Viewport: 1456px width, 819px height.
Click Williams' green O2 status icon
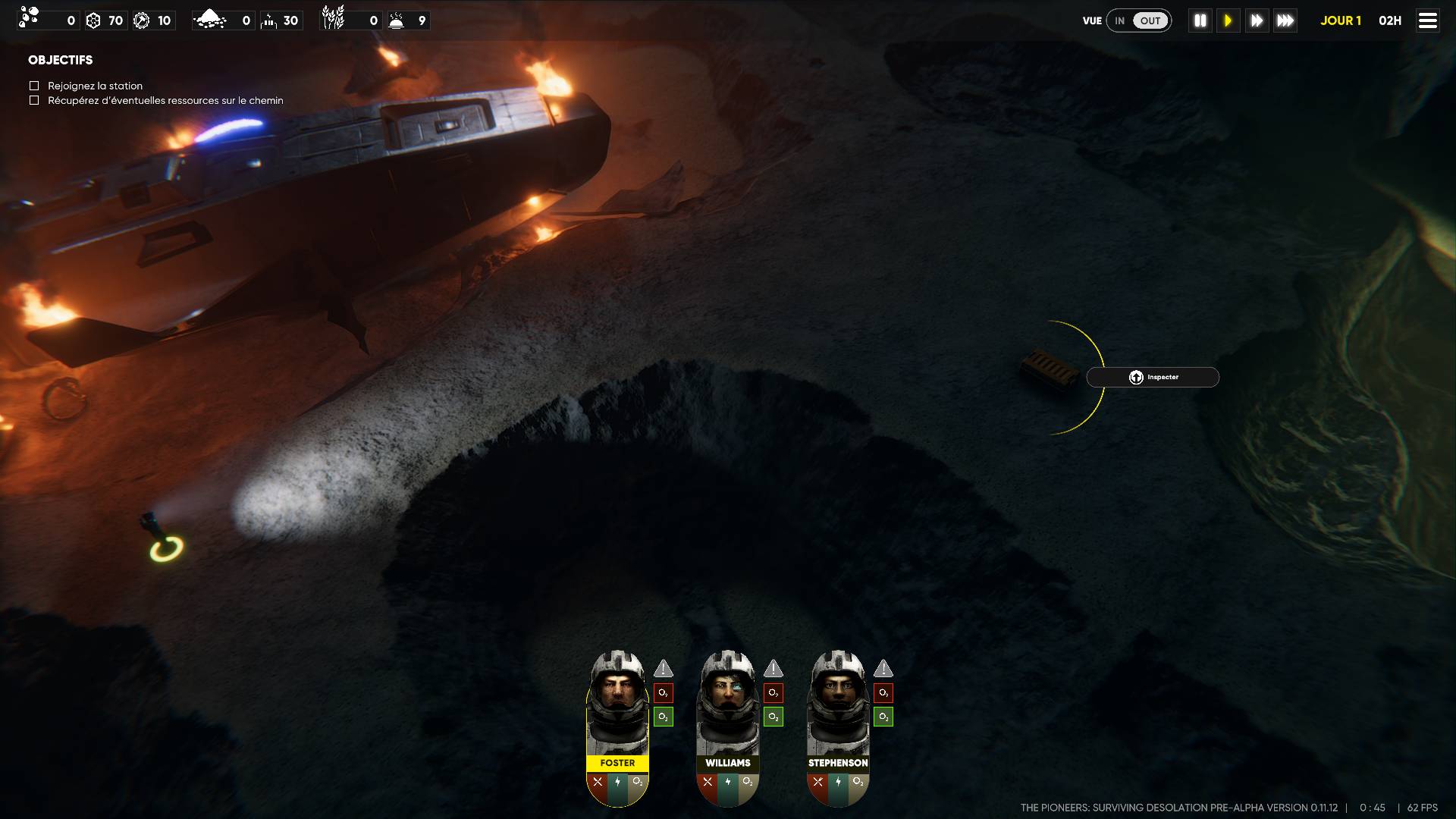point(773,717)
